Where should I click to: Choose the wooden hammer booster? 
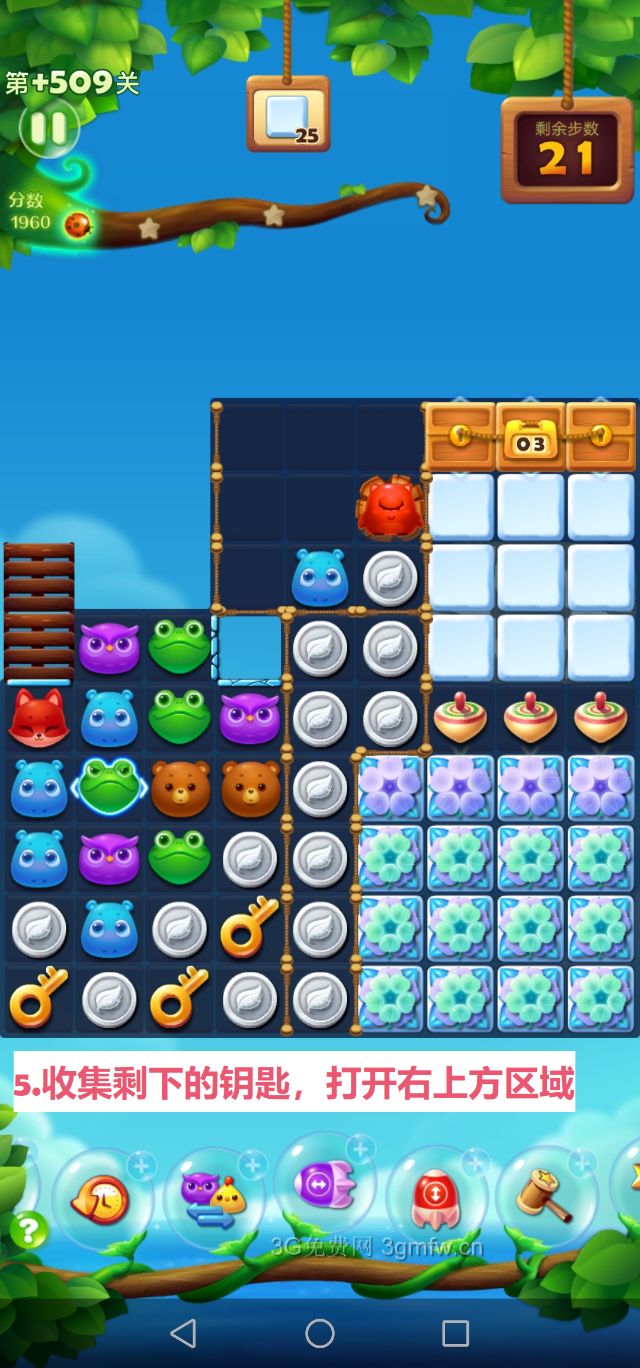click(544, 1193)
